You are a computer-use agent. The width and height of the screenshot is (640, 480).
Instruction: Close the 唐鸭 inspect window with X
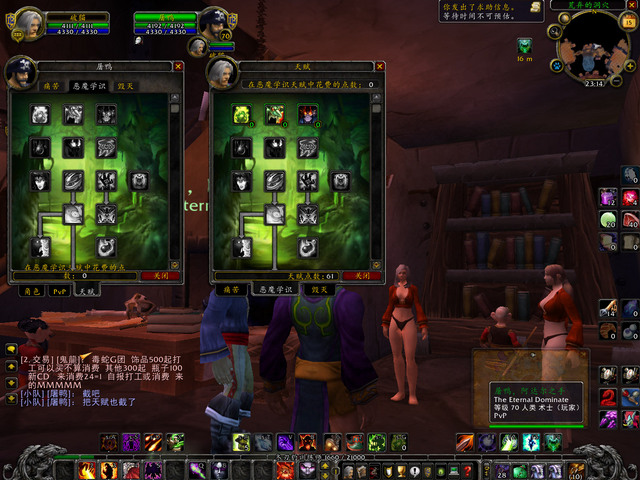tap(178, 67)
